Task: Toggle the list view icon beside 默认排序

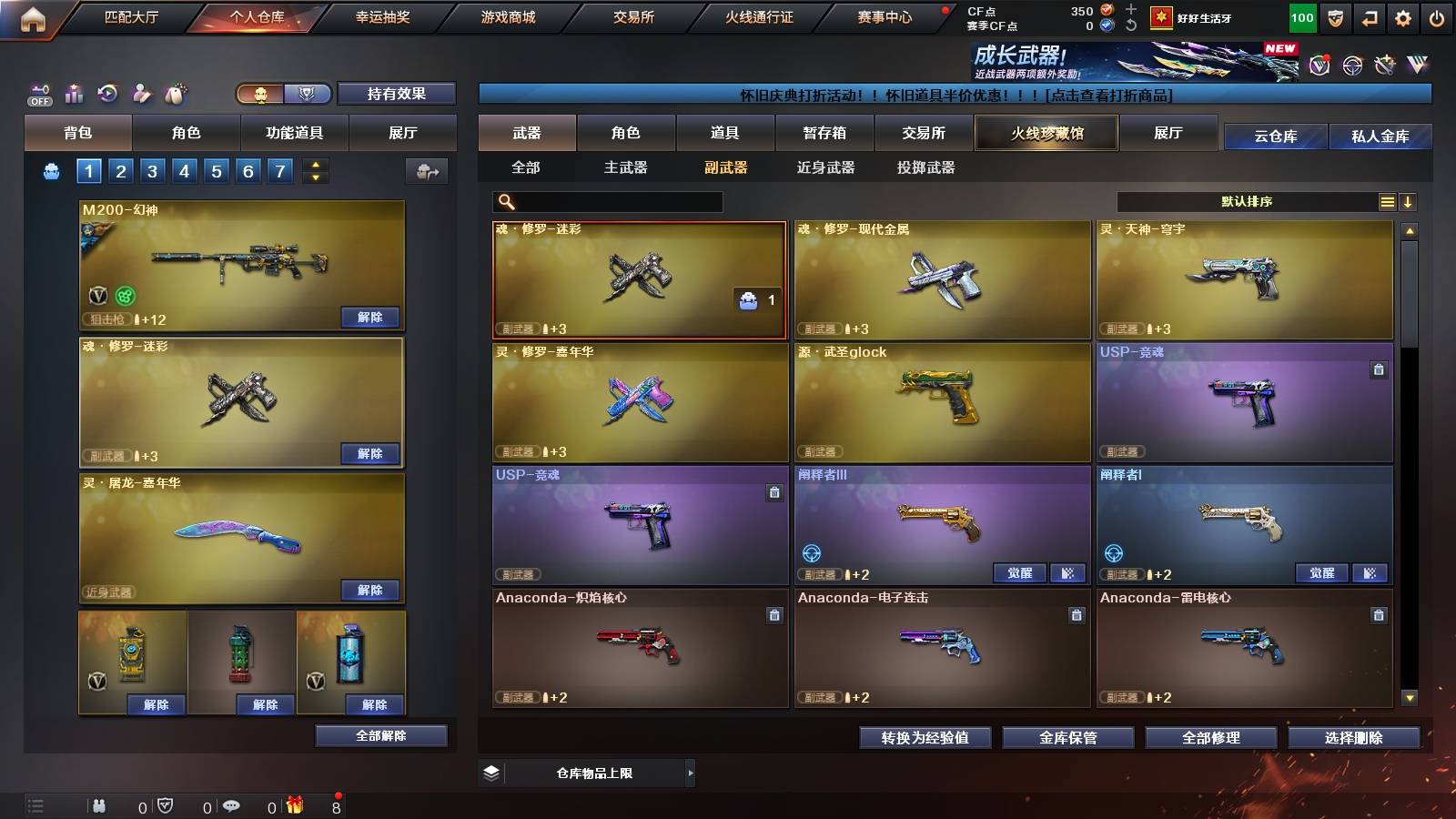Action: (x=1387, y=201)
